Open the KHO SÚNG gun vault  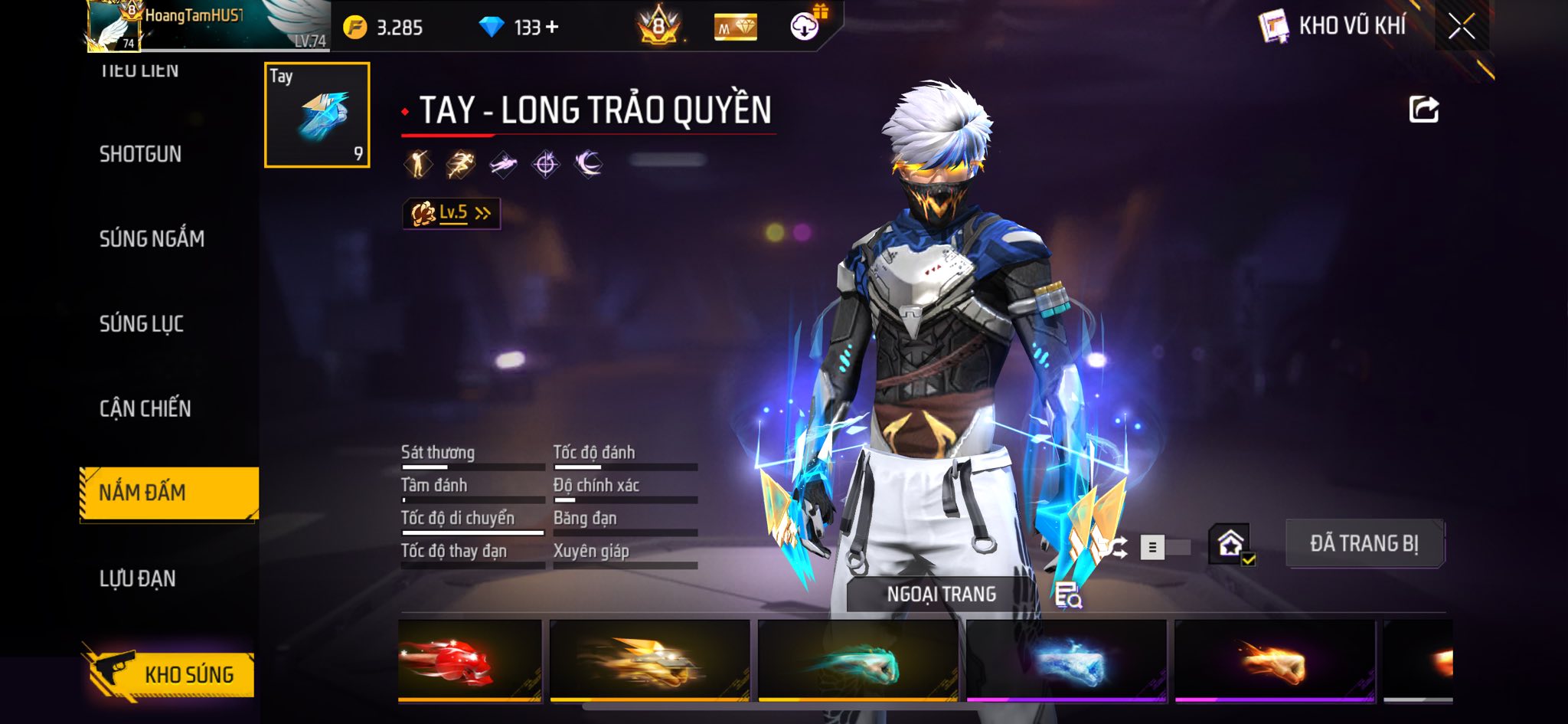click(x=168, y=674)
